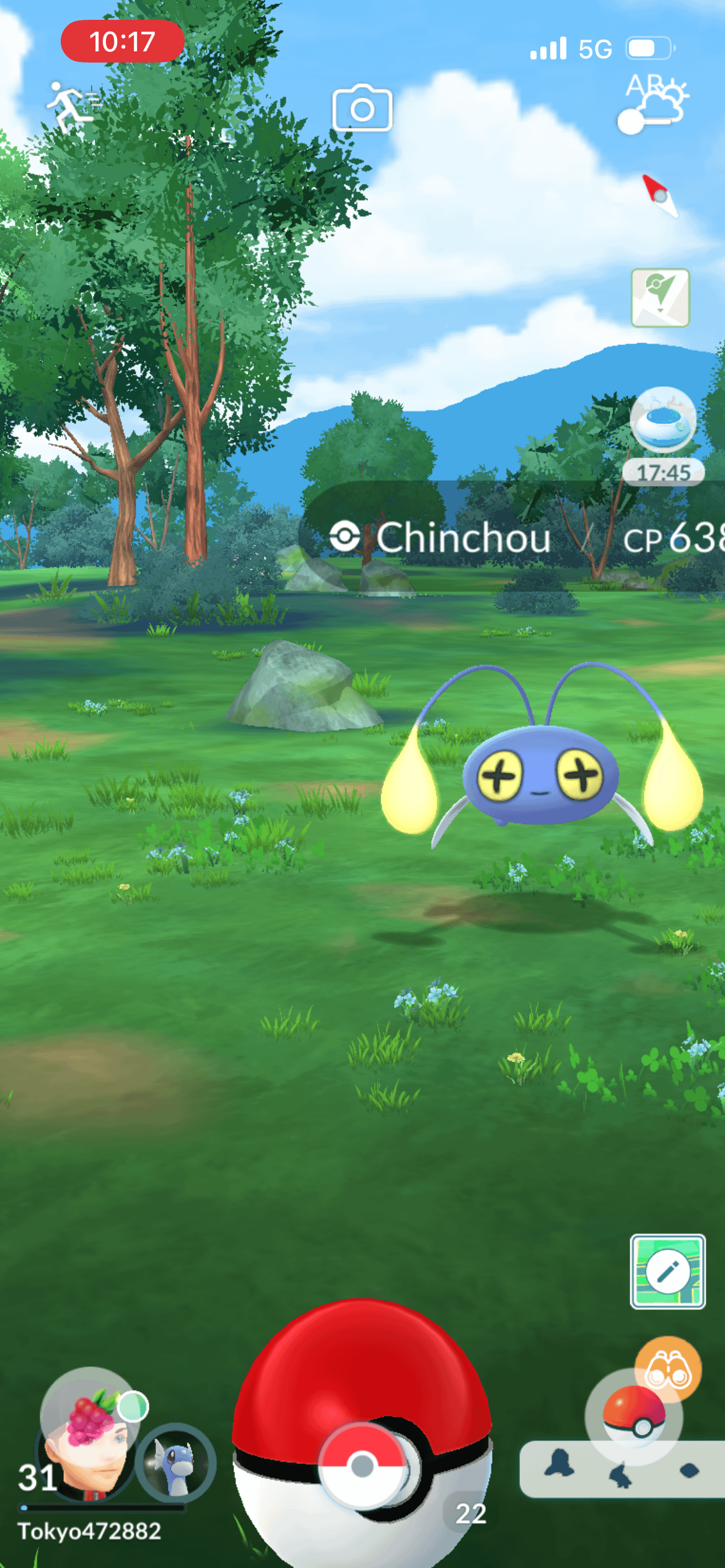Tap the incense icon with the 17:45 timer
The image size is (725, 1568).
point(663,421)
